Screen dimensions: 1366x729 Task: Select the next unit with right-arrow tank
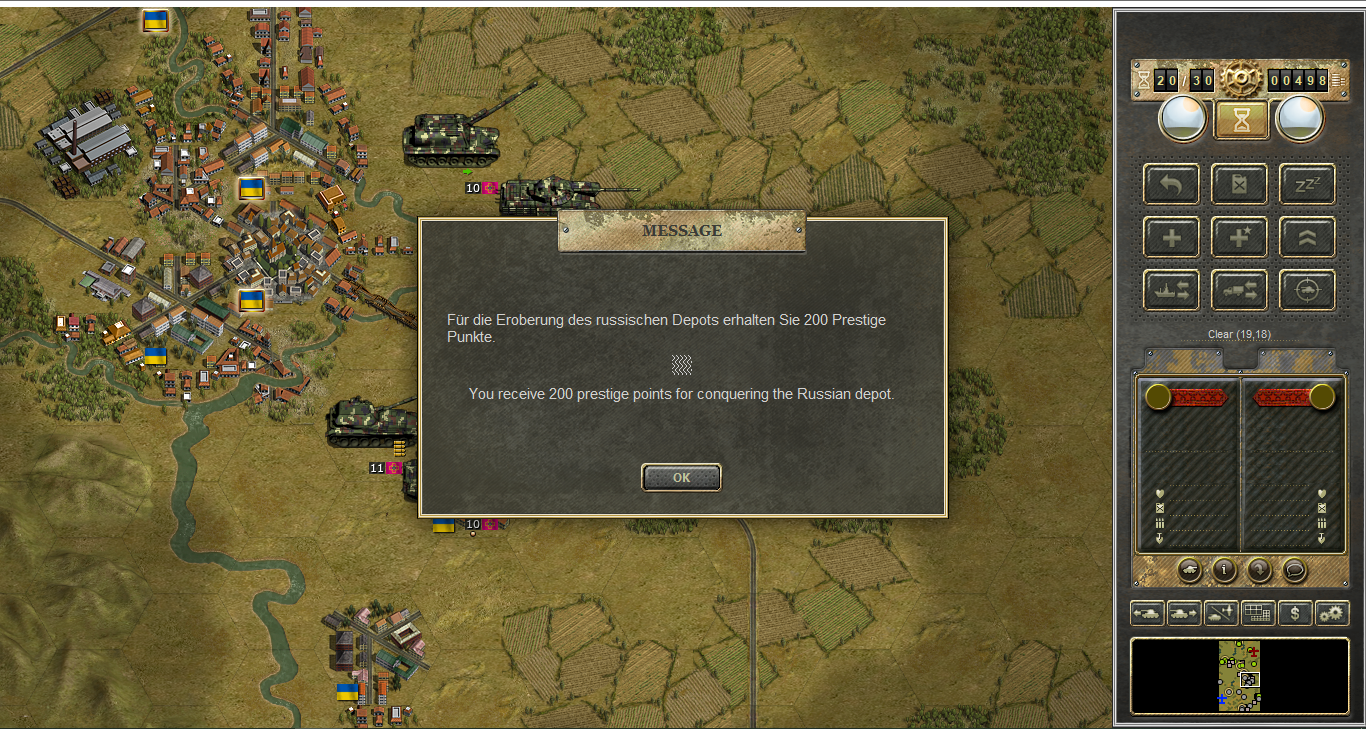pos(1184,613)
